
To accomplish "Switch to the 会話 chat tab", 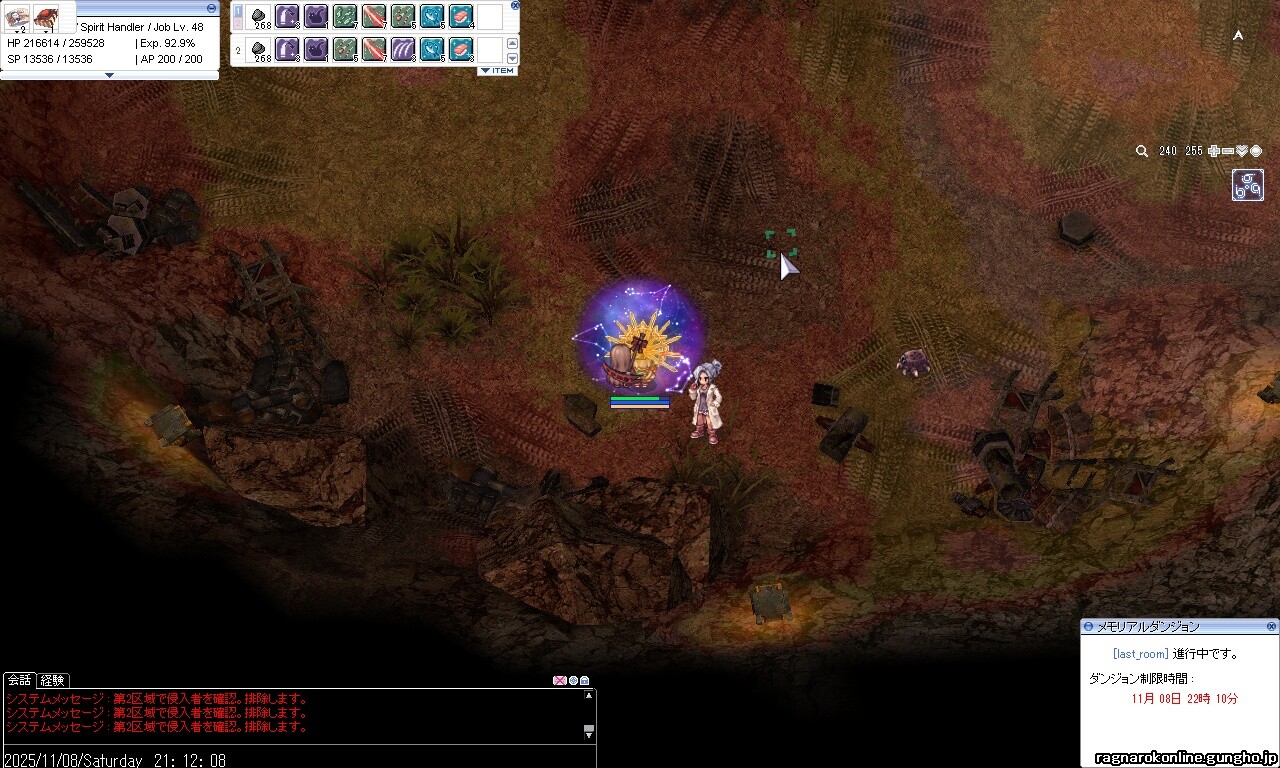I will tap(20, 680).
